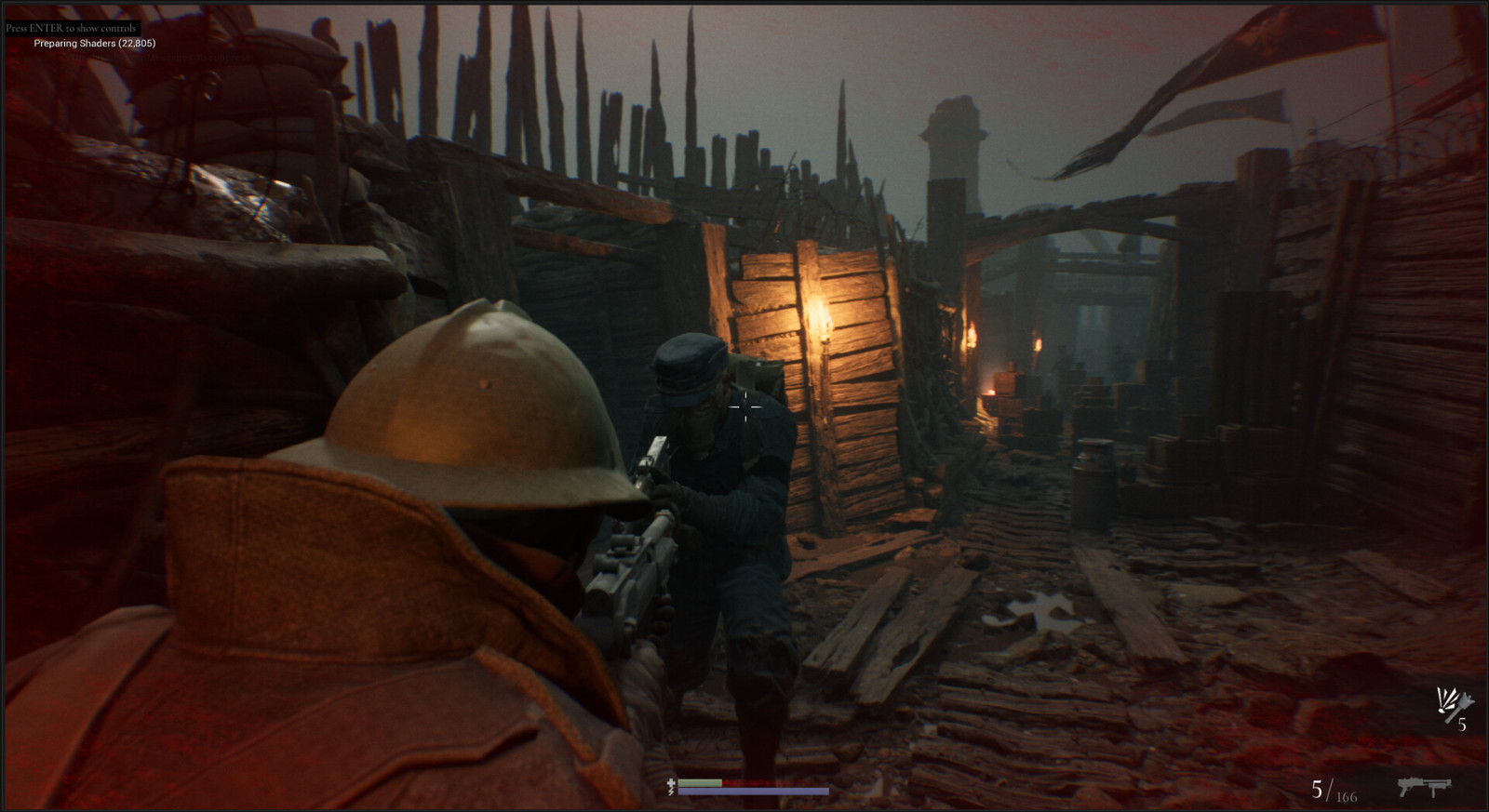1489x812 pixels.
Task: Click the green health bar to inspect vitality
Action: (701, 783)
